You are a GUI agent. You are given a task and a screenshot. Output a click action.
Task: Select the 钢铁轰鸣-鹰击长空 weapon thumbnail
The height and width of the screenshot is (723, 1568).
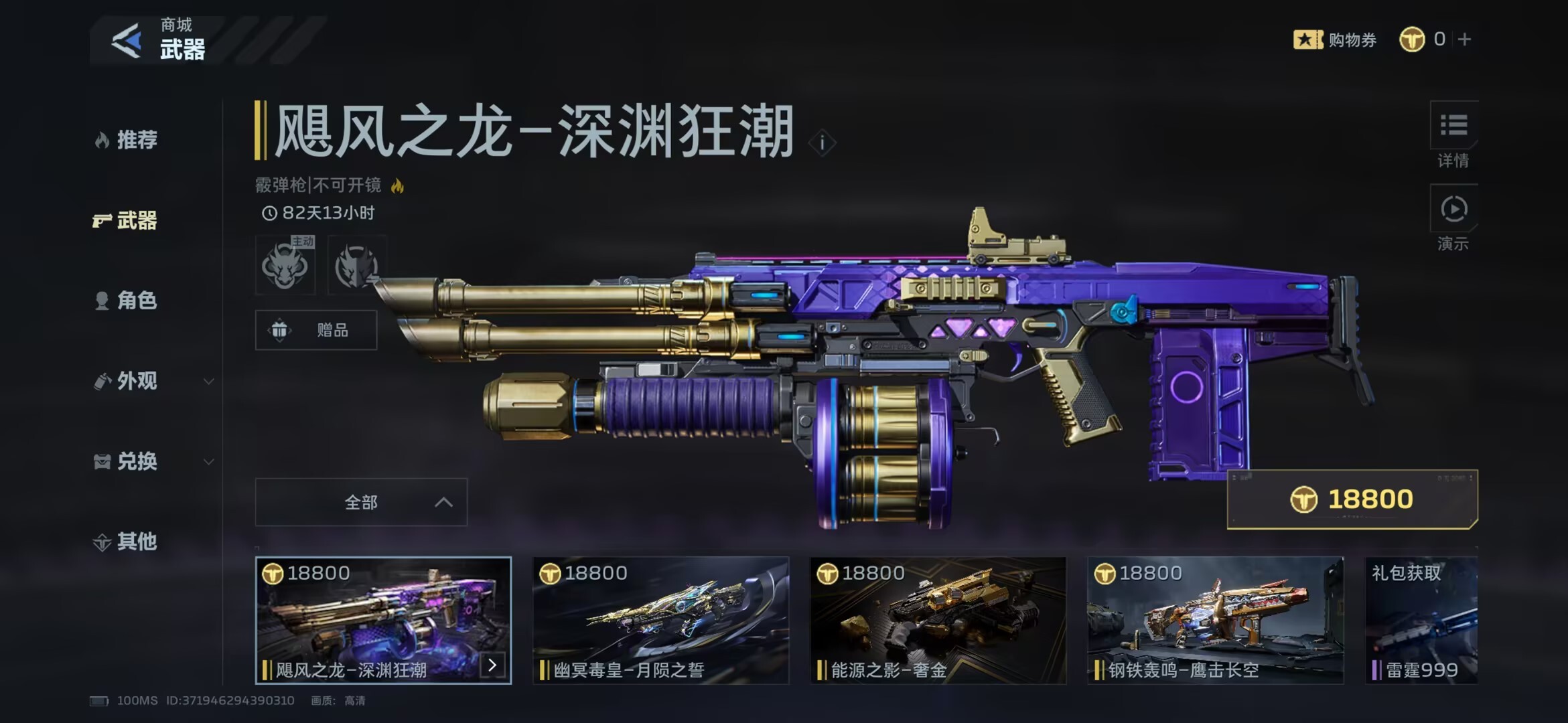[1215, 620]
